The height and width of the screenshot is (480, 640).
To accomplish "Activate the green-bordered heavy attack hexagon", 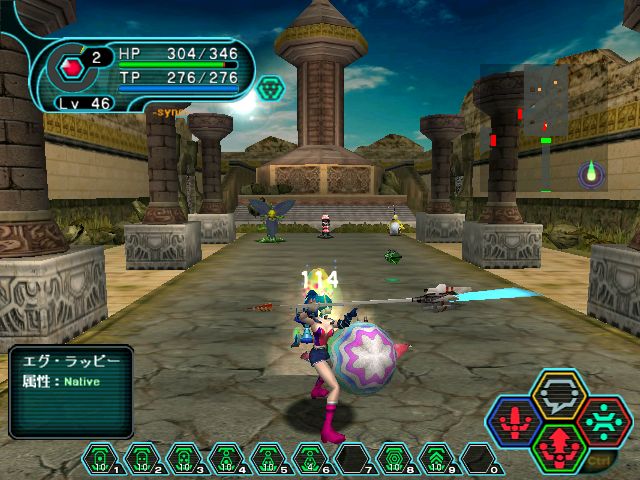I will 559,446.
